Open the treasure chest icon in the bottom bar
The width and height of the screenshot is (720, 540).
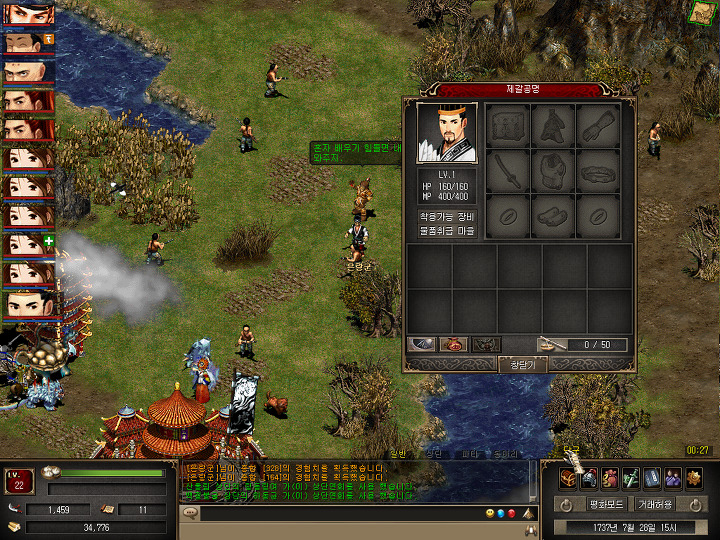click(567, 477)
